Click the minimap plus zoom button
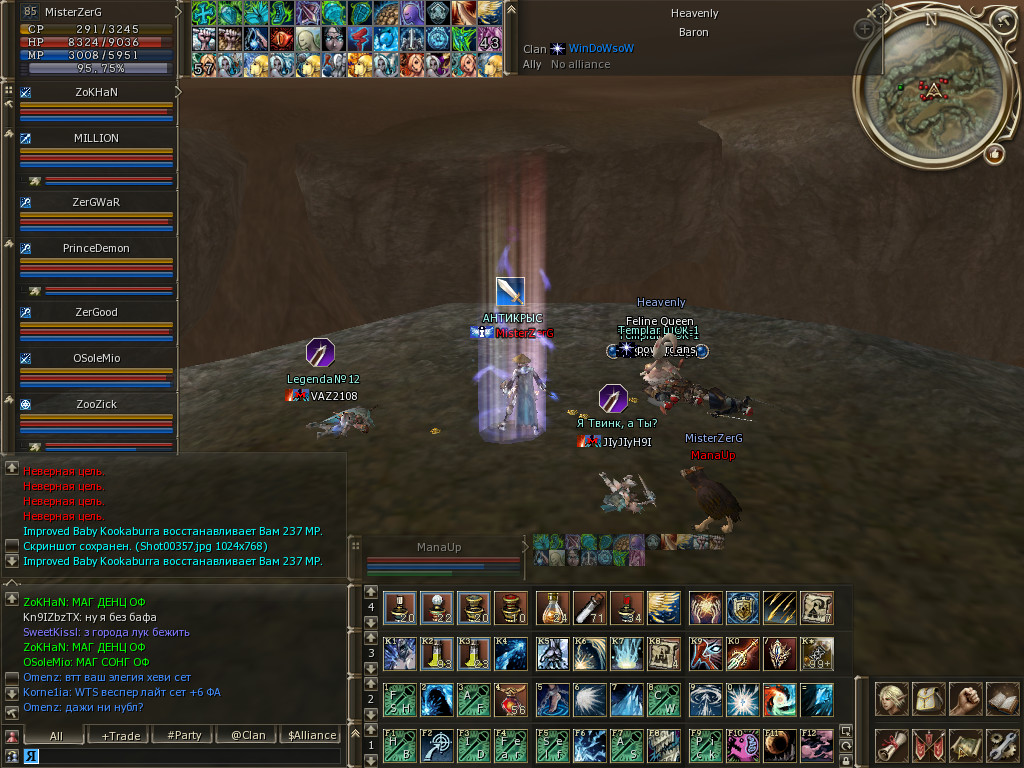 [864, 30]
